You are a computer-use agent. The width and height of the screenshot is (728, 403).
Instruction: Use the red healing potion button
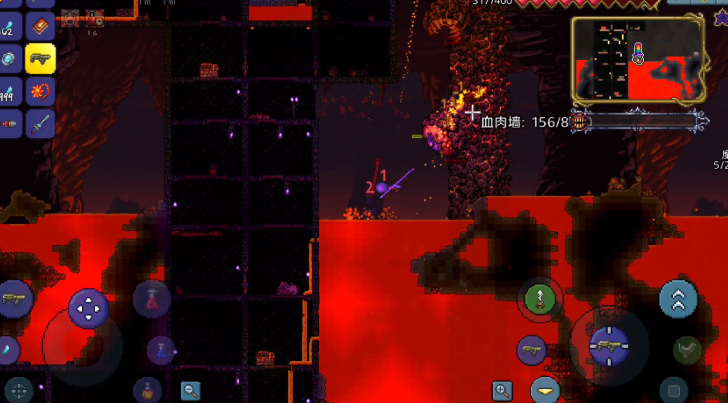(150, 299)
